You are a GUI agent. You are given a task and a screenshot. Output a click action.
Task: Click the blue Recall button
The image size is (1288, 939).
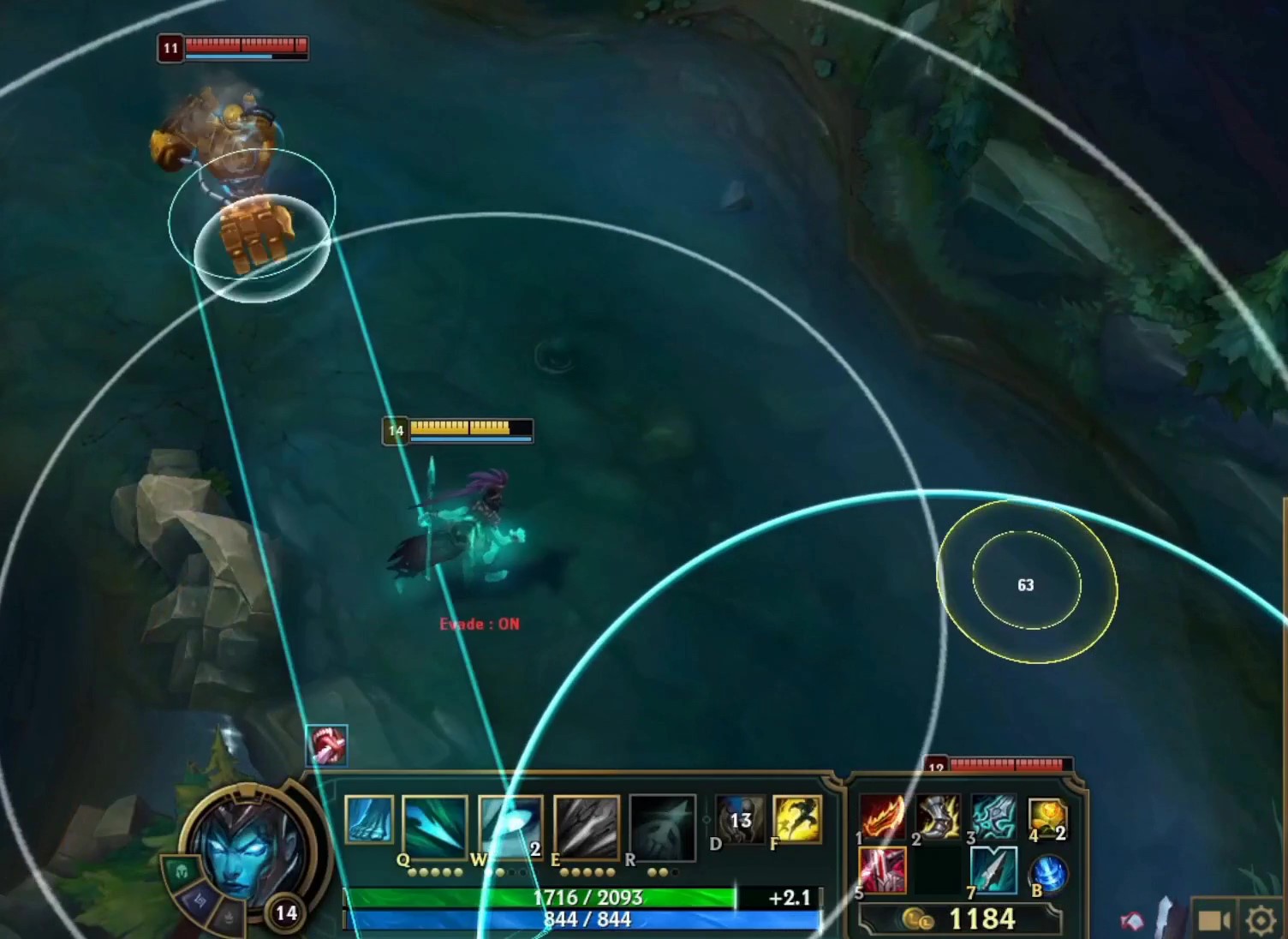(x=1048, y=875)
